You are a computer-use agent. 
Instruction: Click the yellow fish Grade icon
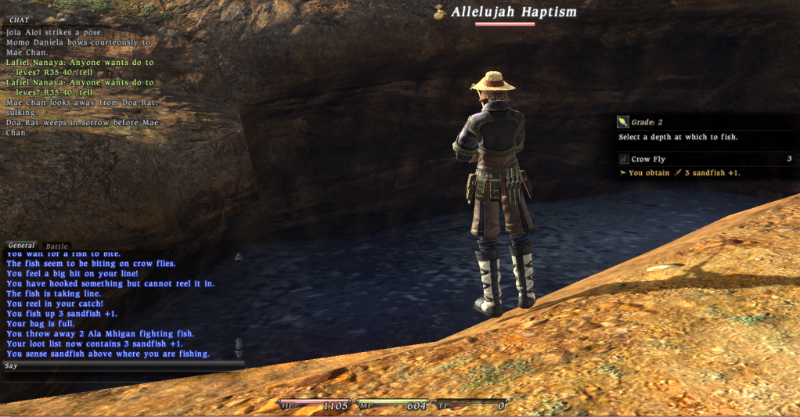[623, 122]
